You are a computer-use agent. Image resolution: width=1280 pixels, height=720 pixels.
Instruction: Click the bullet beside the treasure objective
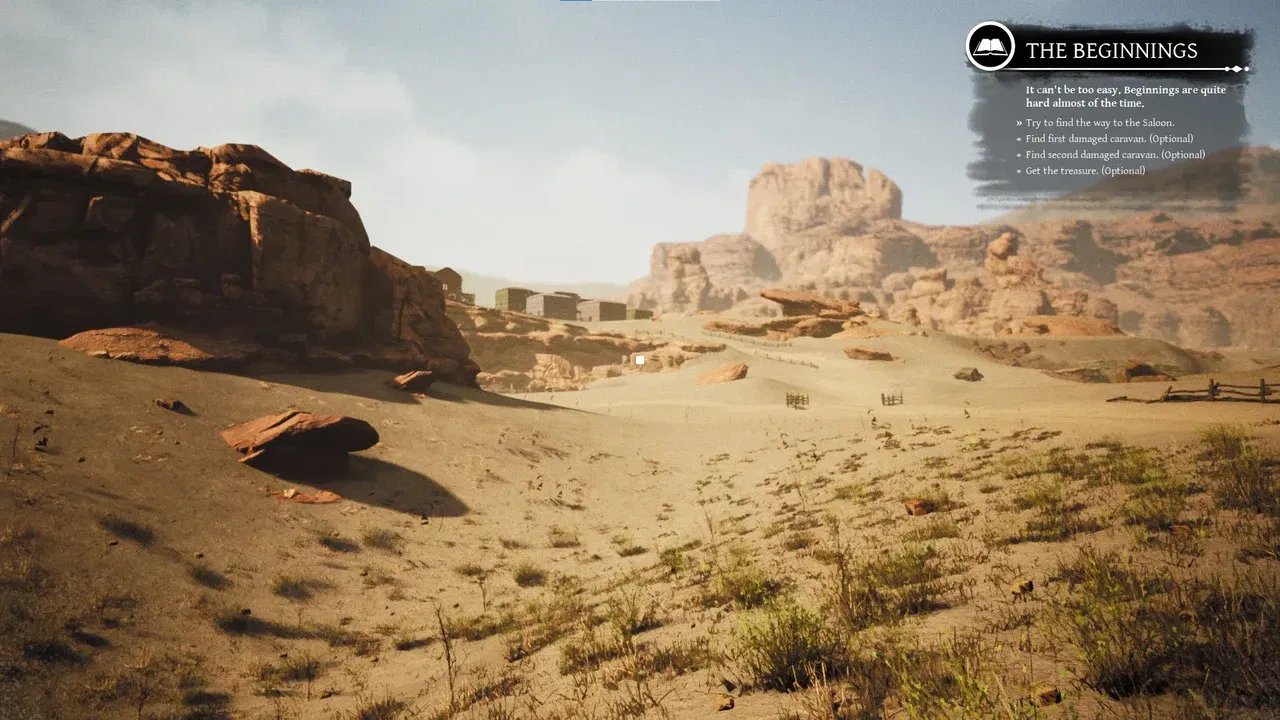[1019, 171]
